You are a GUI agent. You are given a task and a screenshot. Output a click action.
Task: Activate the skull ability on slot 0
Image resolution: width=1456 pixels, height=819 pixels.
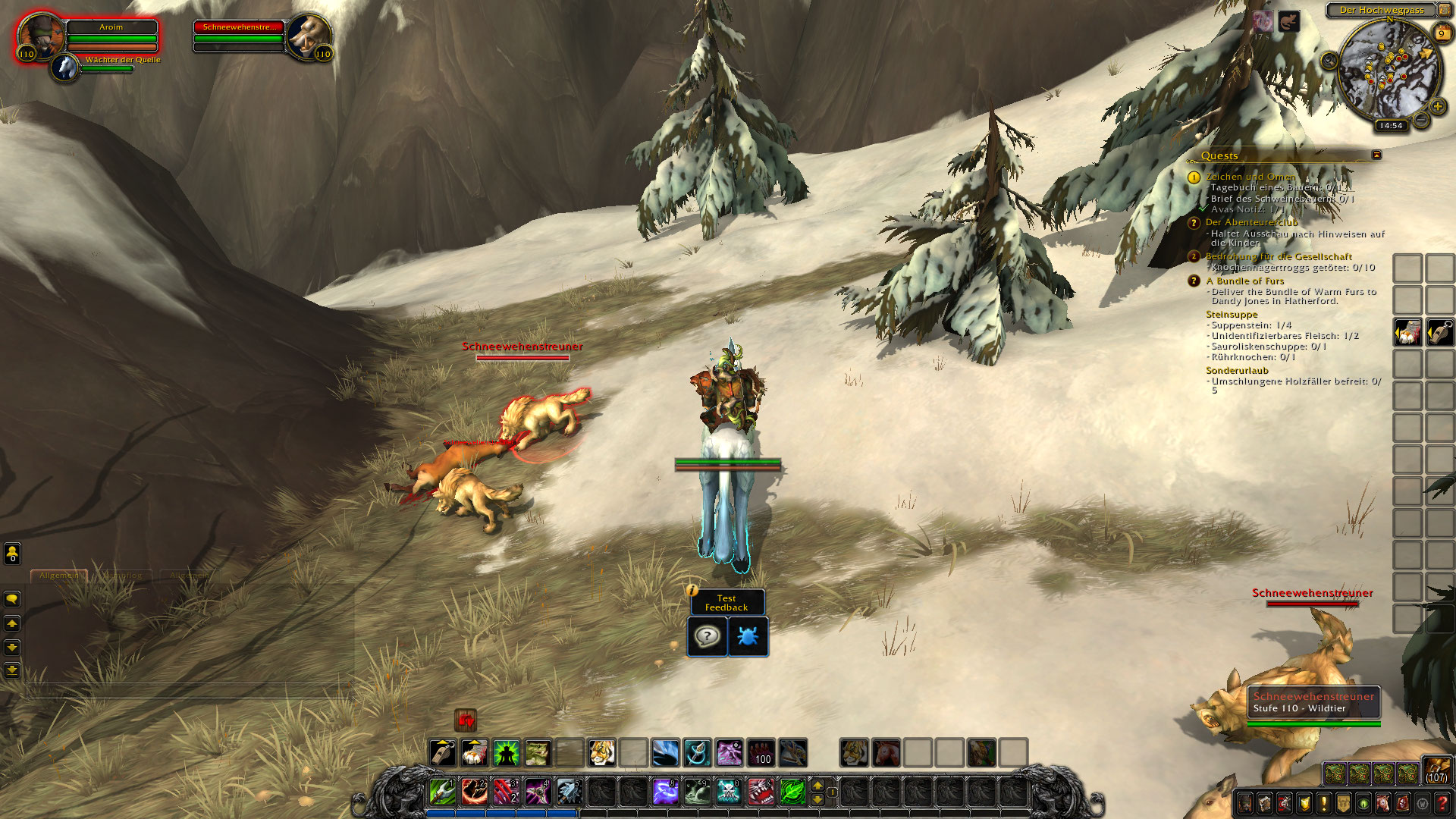coord(729,791)
